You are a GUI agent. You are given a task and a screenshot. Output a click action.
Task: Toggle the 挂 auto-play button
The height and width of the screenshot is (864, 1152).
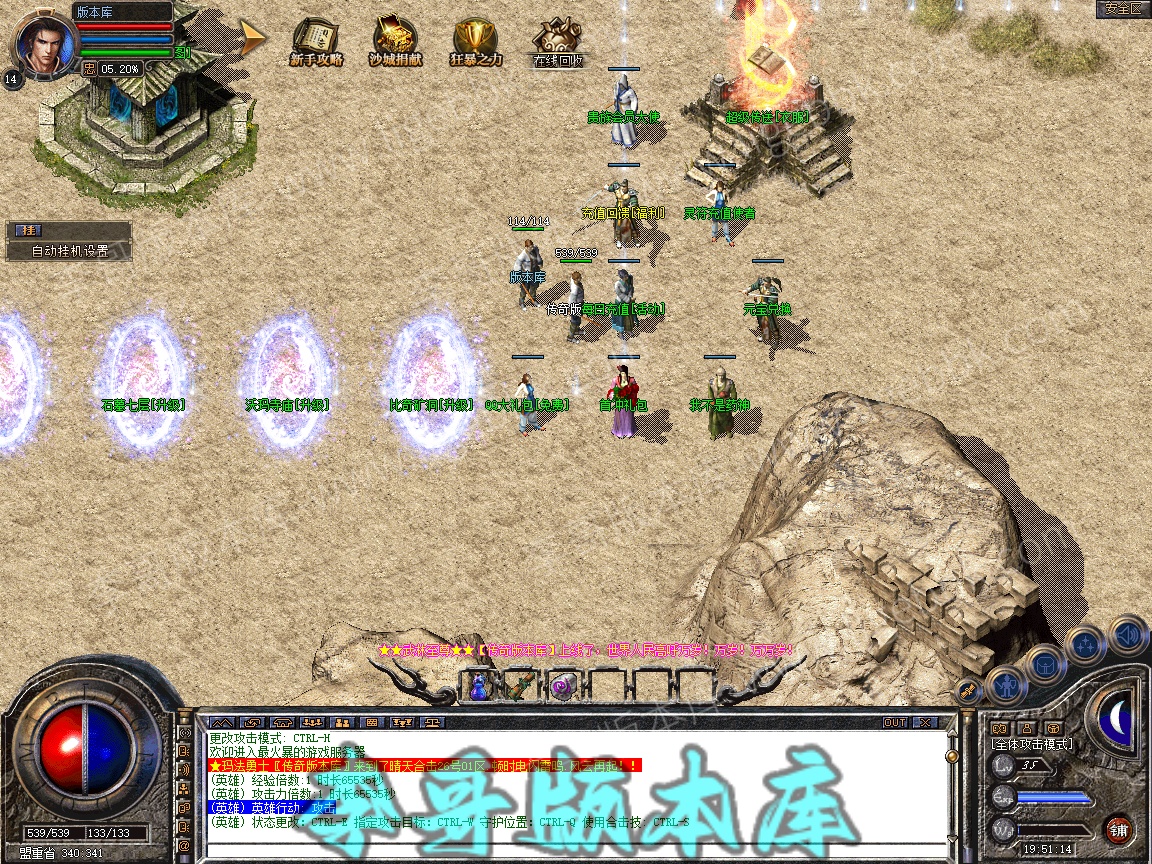tap(25, 230)
